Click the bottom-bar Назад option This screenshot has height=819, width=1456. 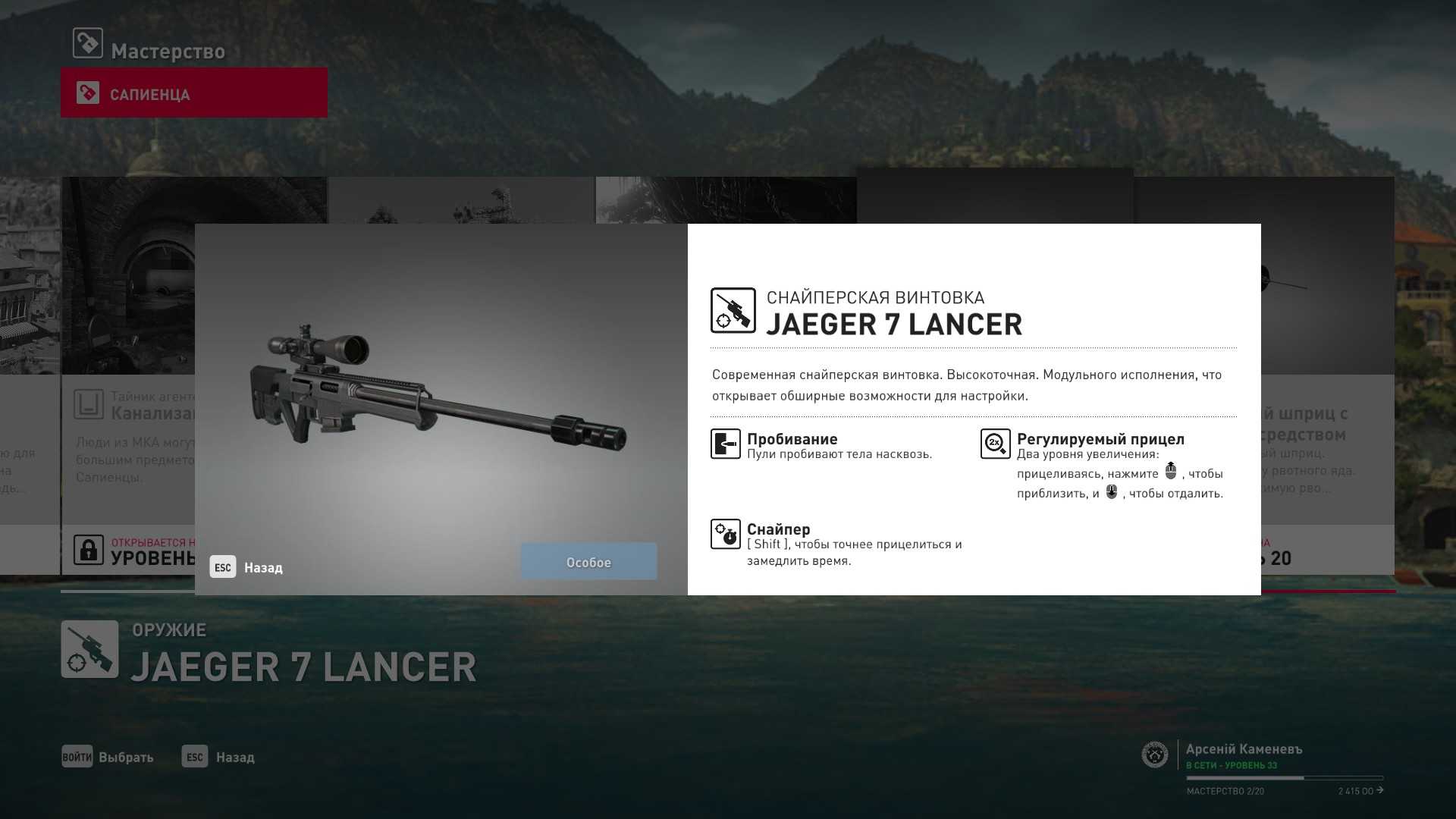coord(218,757)
